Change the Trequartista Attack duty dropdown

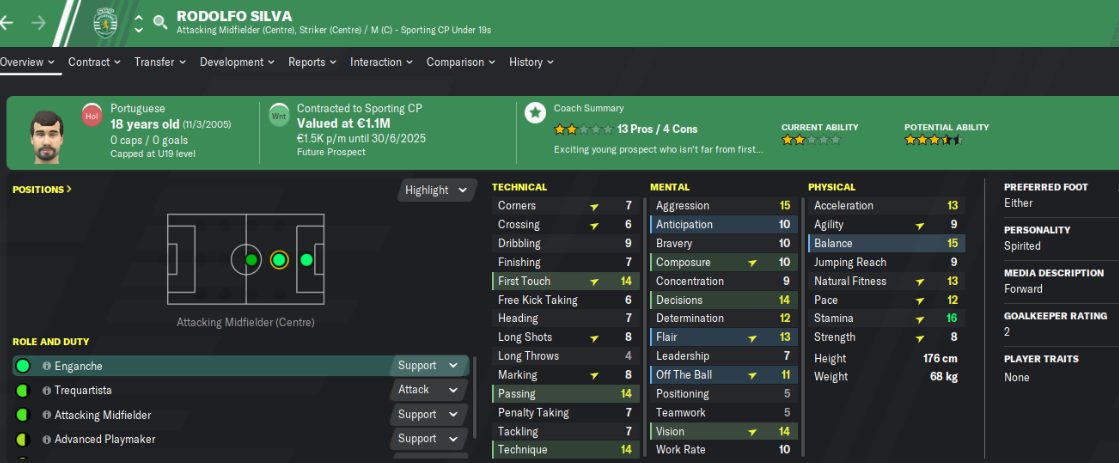click(x=428, y=390)
